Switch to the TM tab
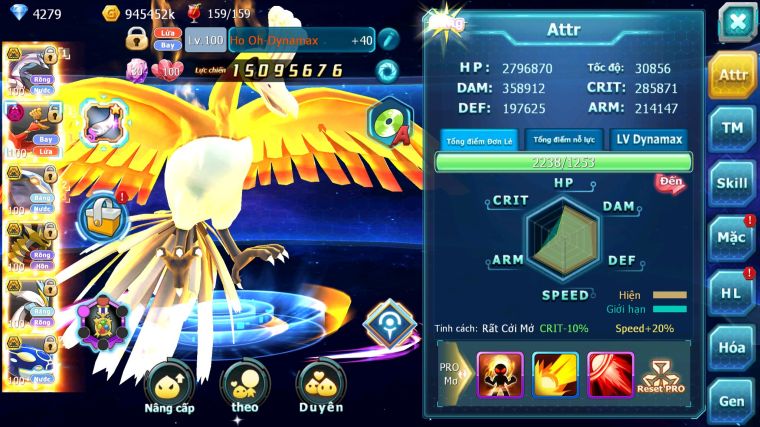Screen dimensions: 760x427 pos(732,127)
